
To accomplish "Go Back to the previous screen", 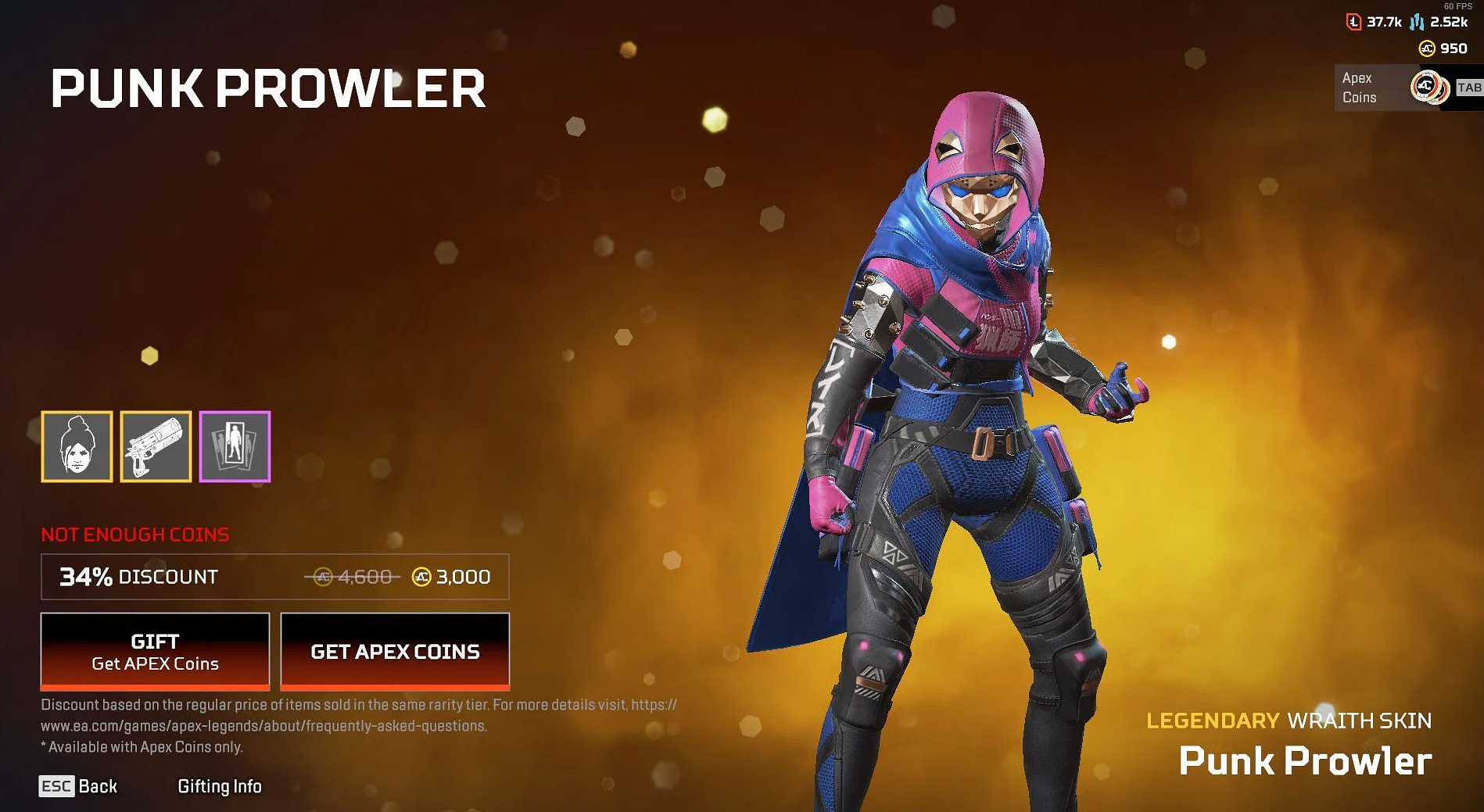I will tap(78, 786).
